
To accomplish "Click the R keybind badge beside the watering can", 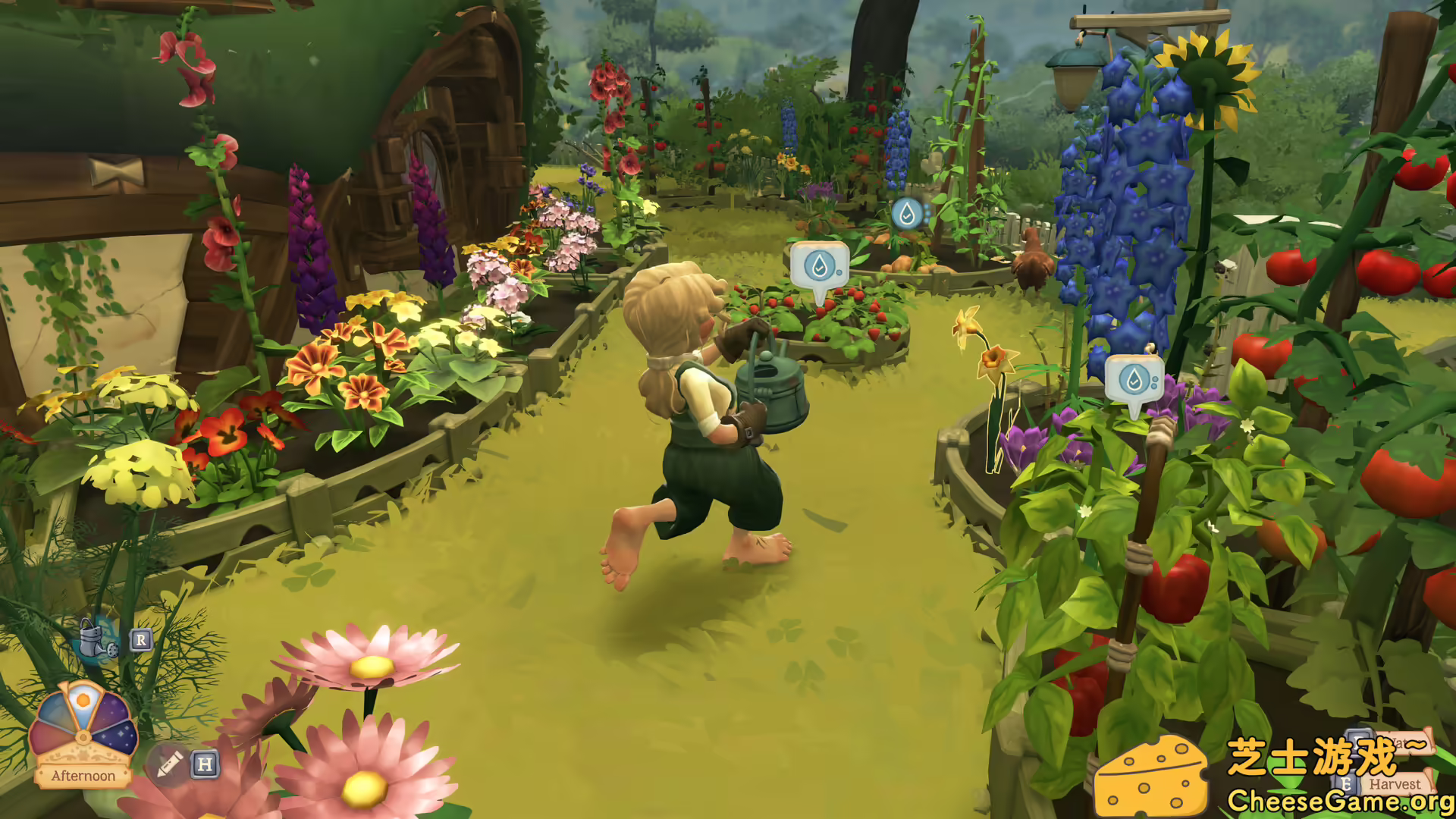I will coord(141,639).
